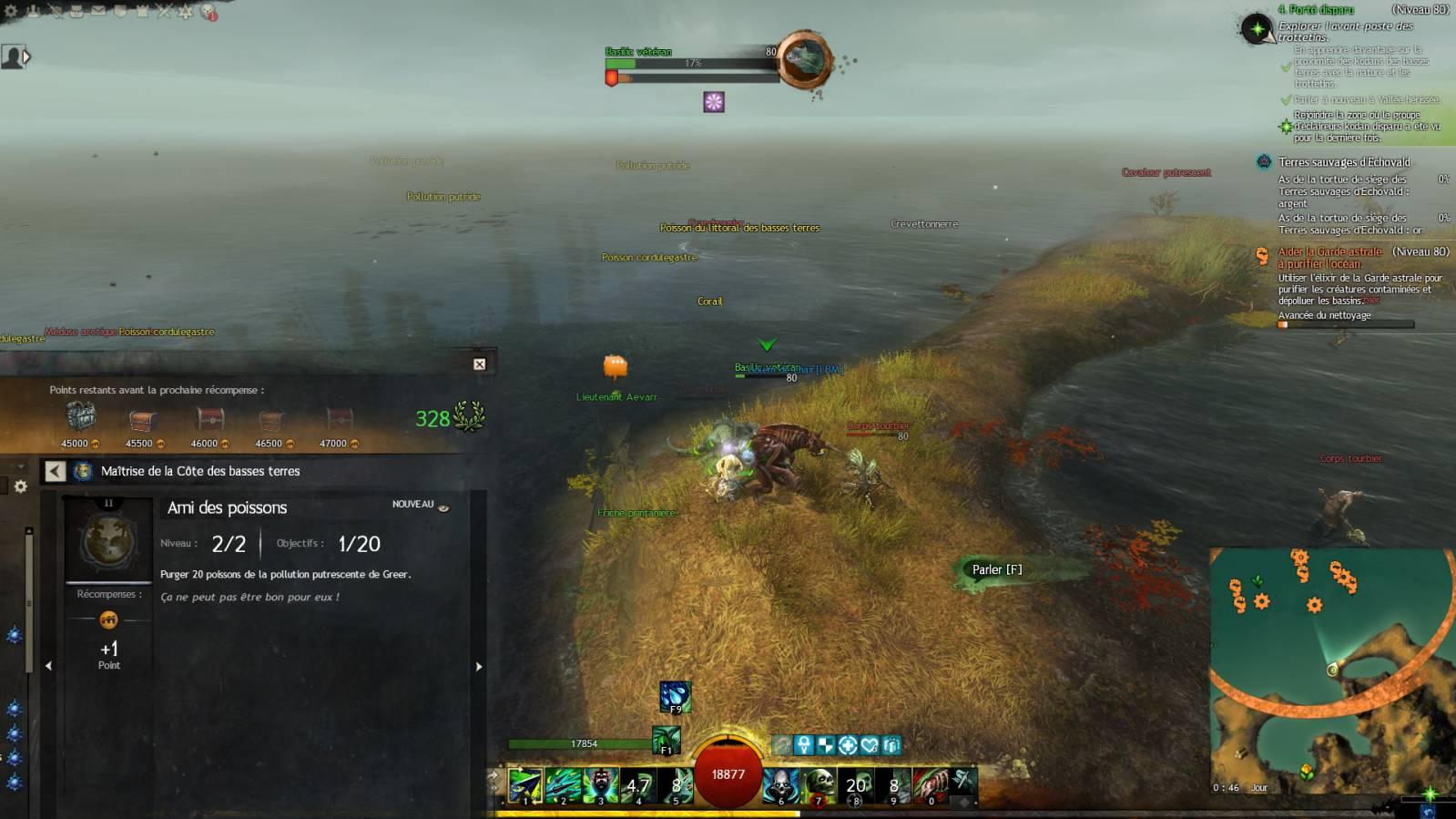Use the F9 water droplets skill

tap(675, 697)
